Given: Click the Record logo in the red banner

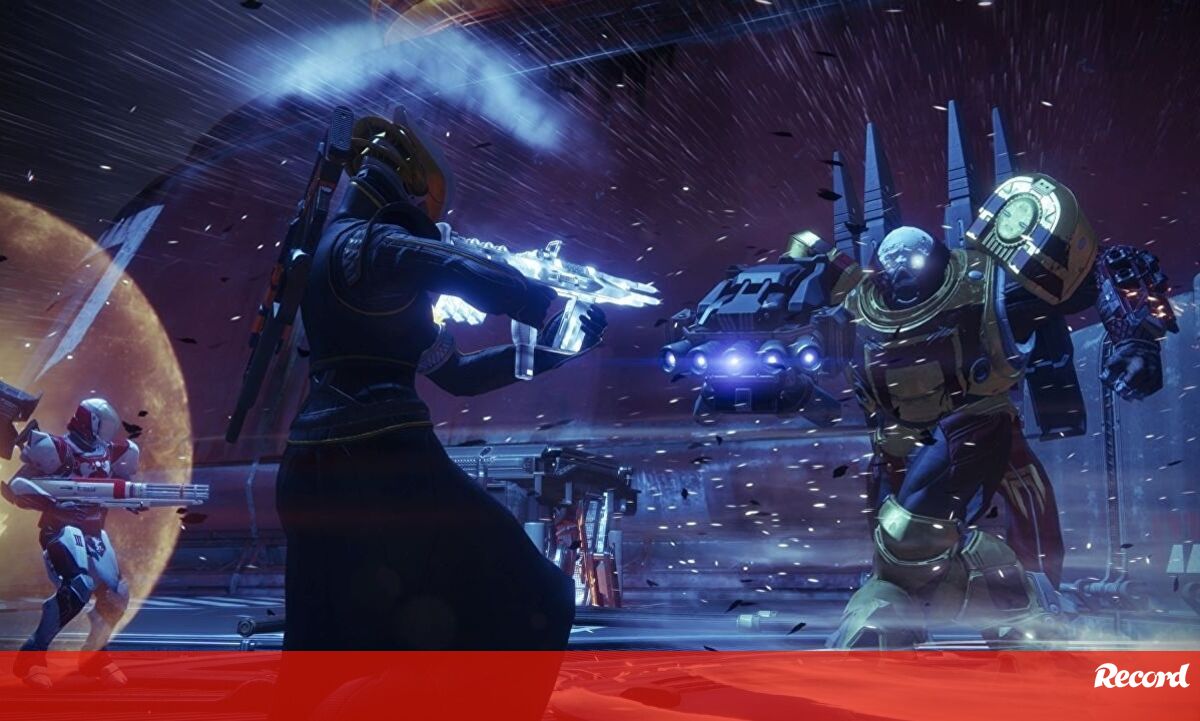Looking at the screenshot, I should click(x=1141, y=676).
